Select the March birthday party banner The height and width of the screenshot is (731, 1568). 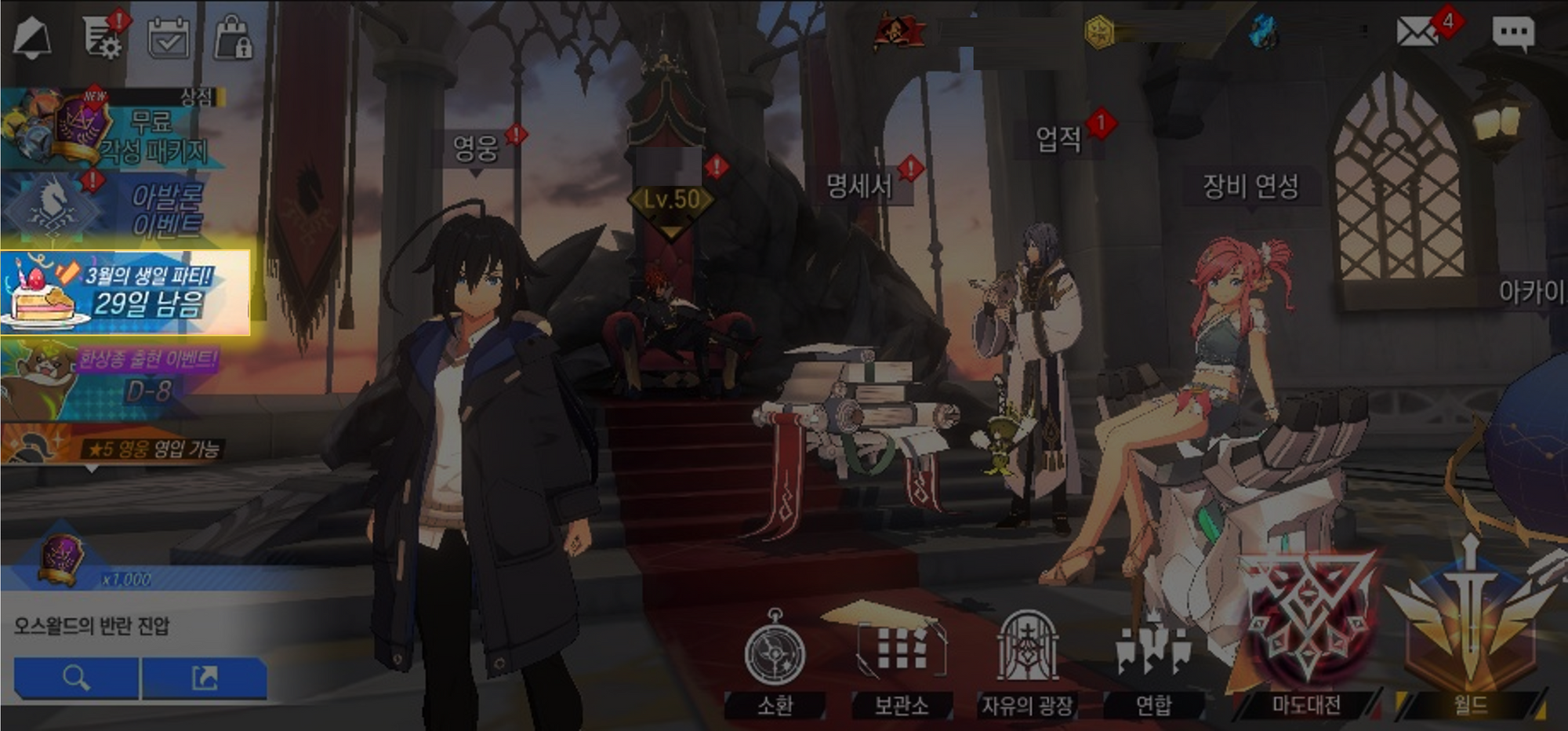coord(125,293)
